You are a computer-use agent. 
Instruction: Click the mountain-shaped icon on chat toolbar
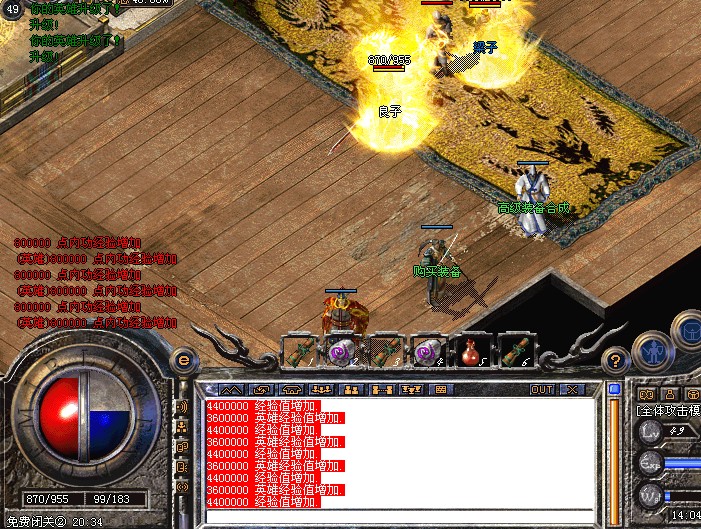point(231,389)
